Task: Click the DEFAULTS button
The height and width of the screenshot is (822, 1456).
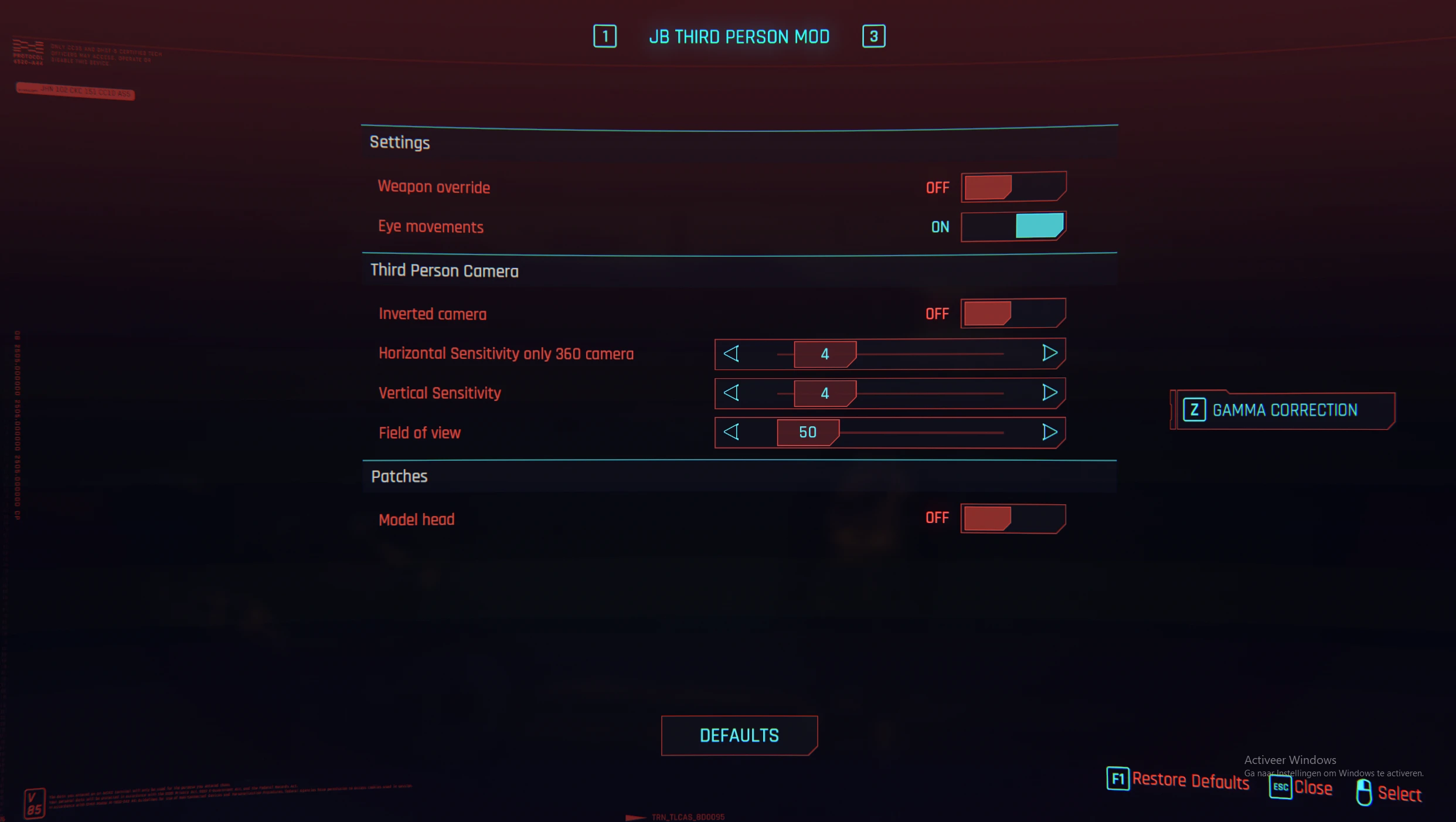Action: pyautogui.click(x=739, y=735)
